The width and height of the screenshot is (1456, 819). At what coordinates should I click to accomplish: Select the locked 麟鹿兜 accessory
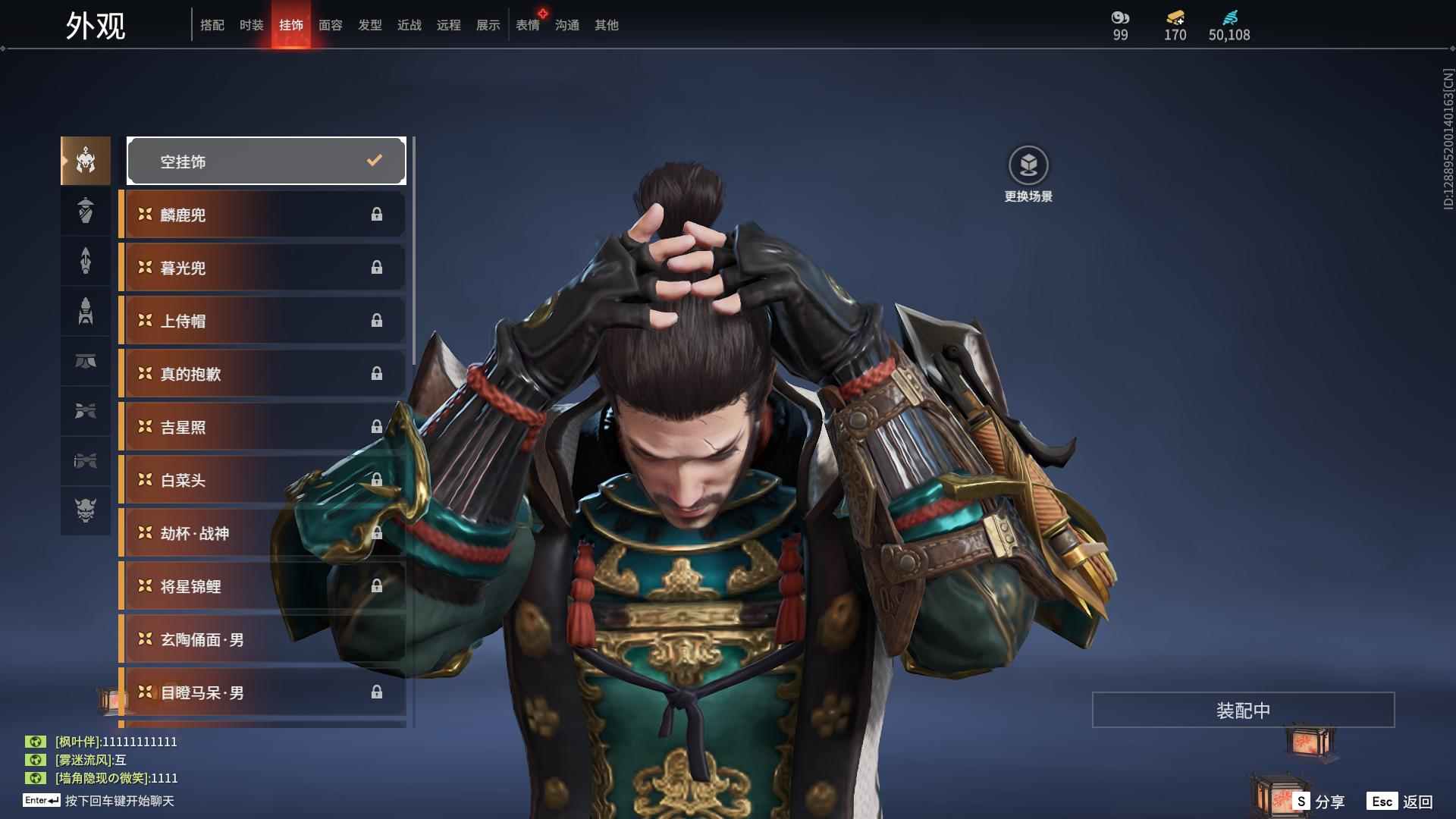(x=262, y=215)
